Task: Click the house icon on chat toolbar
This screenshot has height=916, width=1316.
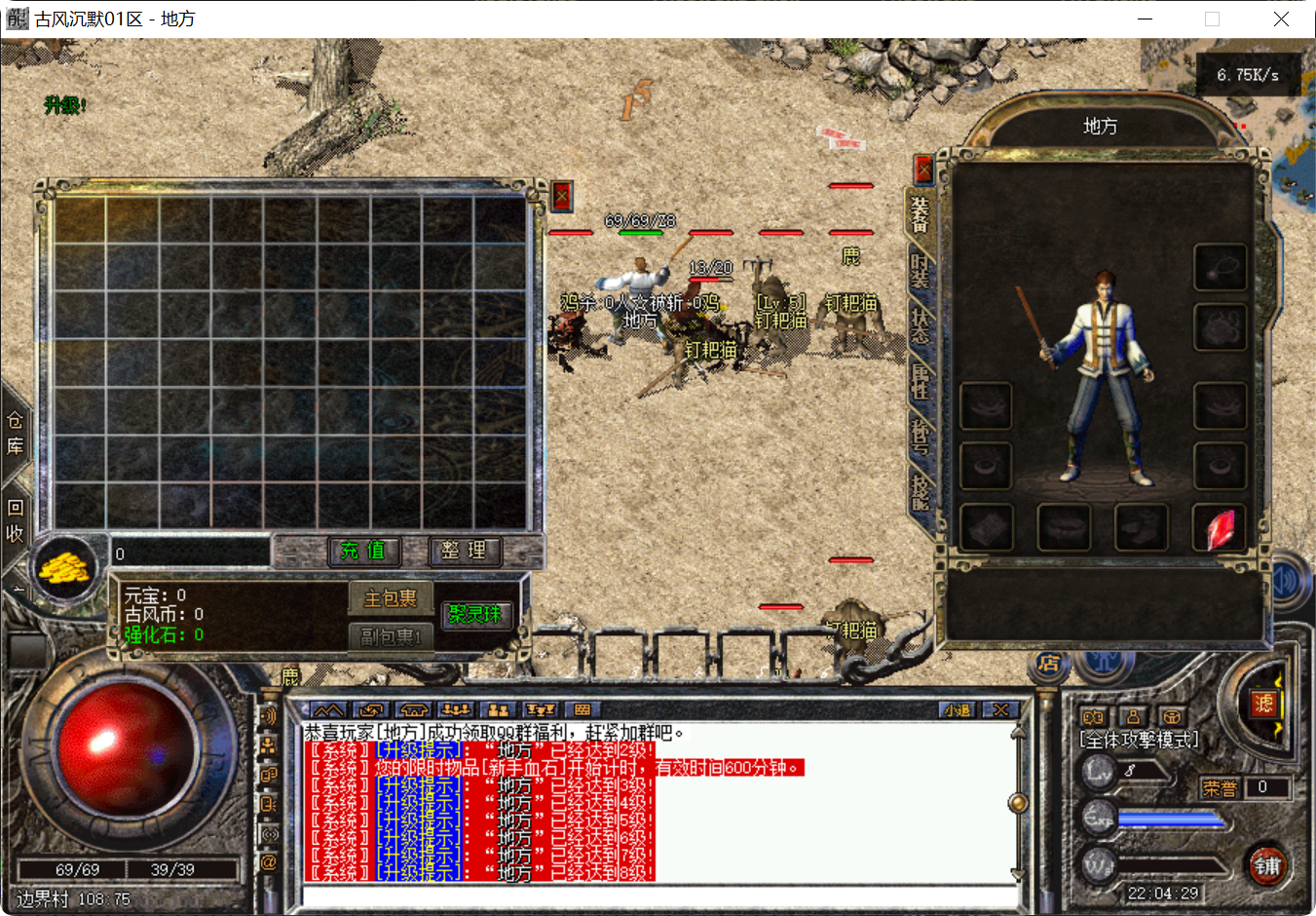Action: tap(412, 710)
